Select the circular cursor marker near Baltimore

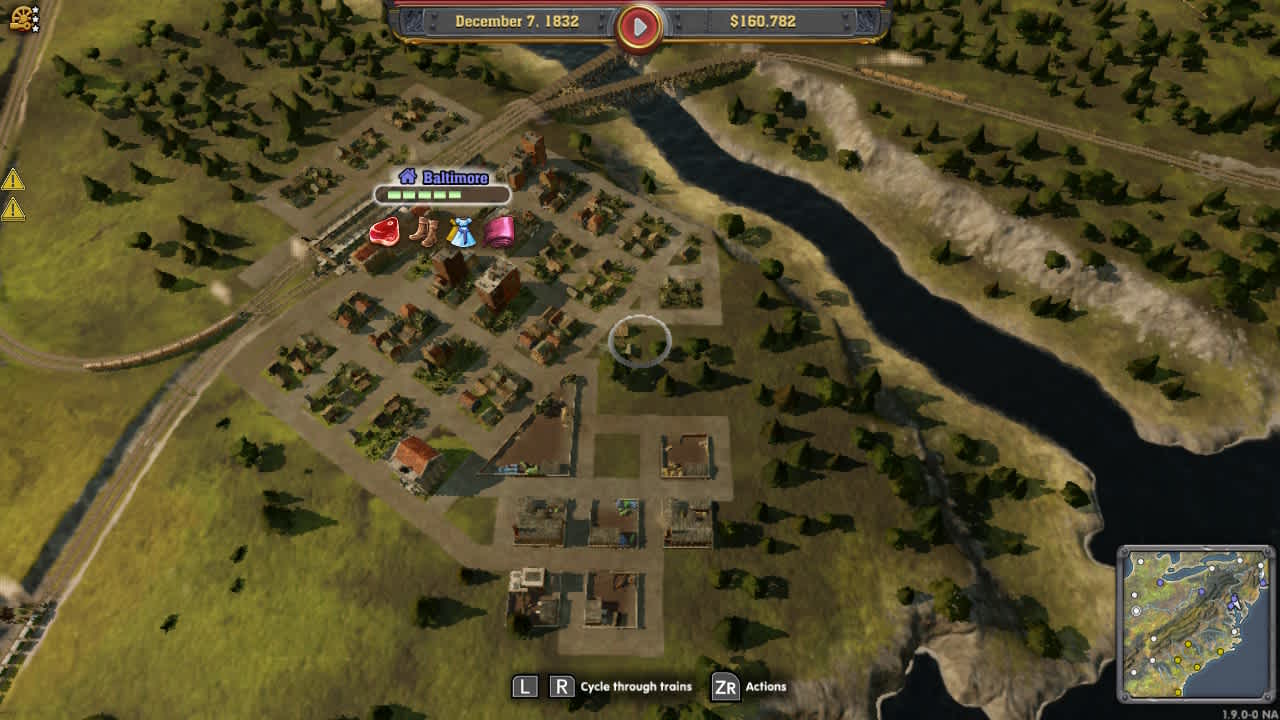point(638,340)
